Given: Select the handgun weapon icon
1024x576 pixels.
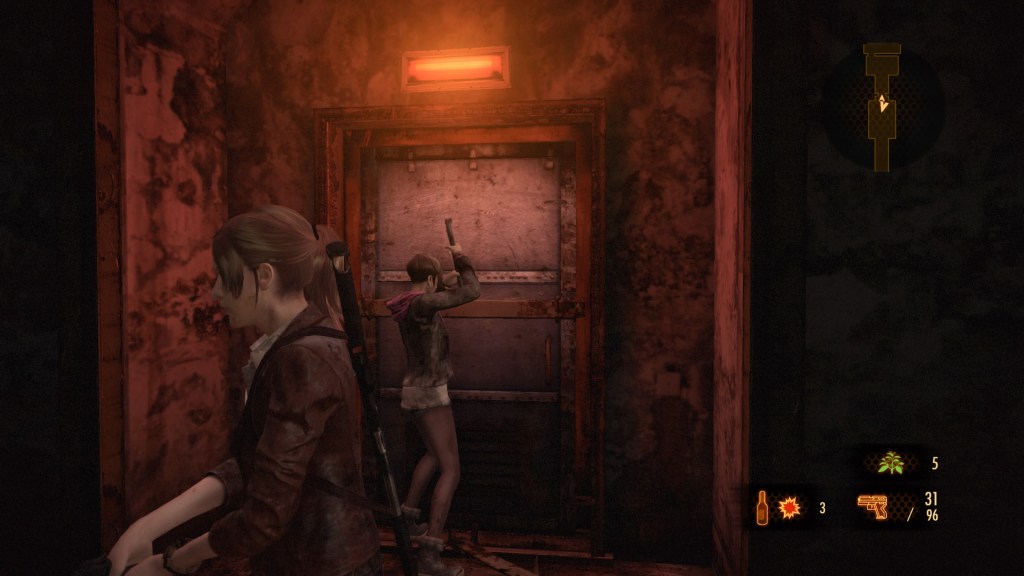Looking at the screenshot, I should tap(875, 507).
